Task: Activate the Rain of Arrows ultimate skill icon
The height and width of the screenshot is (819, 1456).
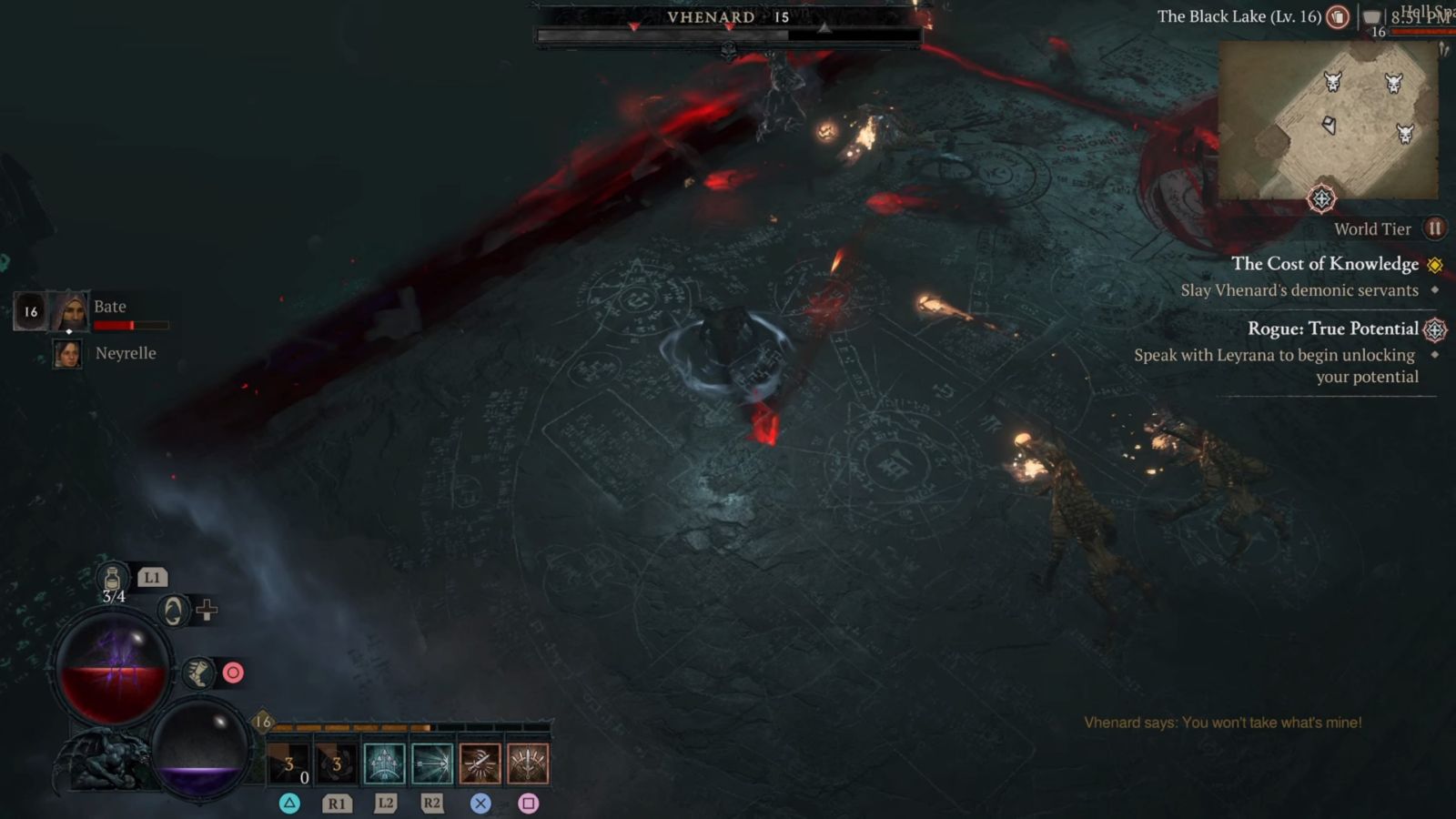Action: 530,763
